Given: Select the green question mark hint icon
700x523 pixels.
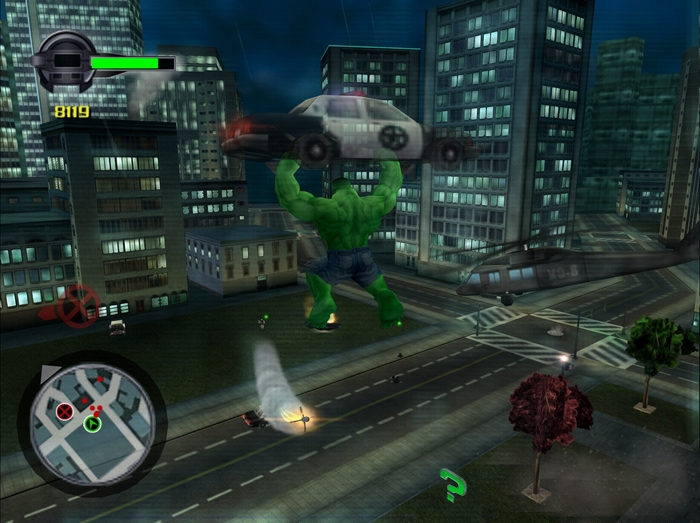Looking at the screenshot, I should (454, 485).
